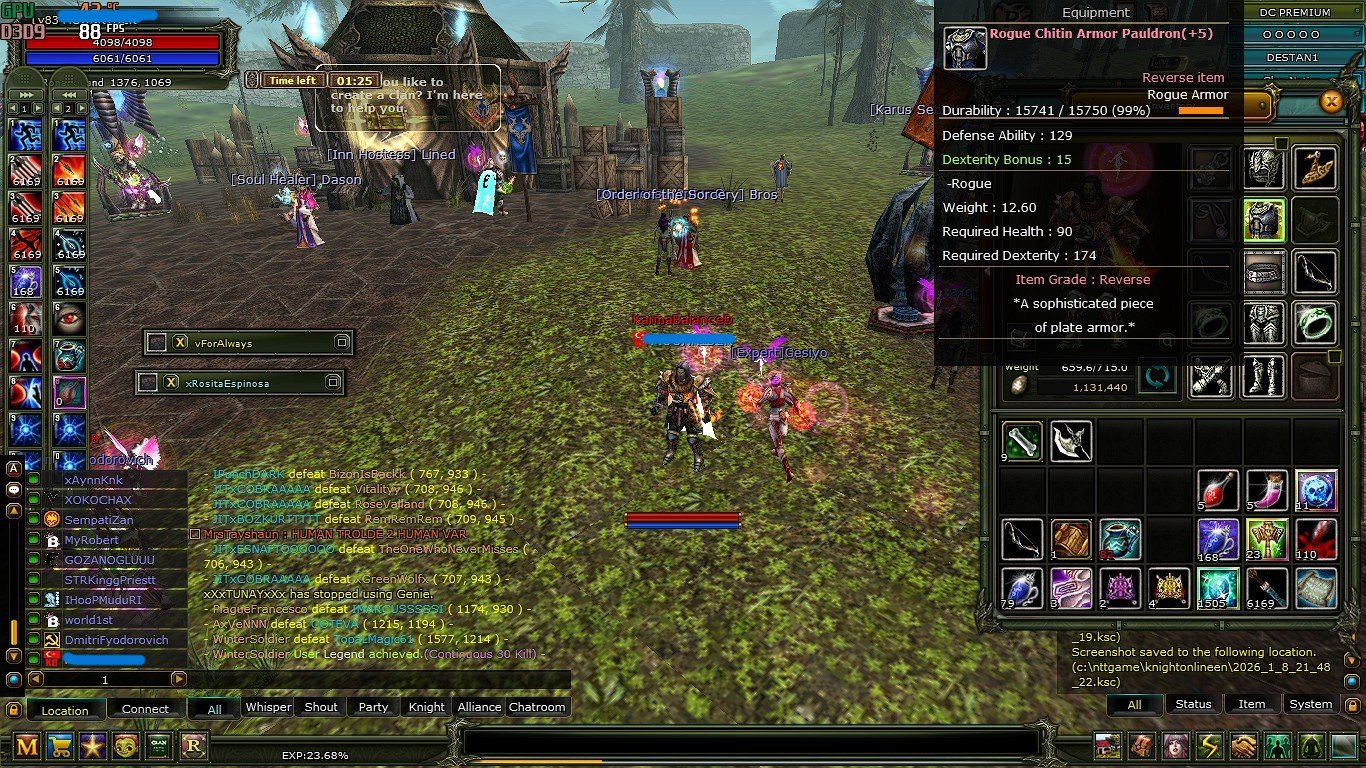Switch to the Item message tab
The height and width of the screenshot is (768, 1366).
1251,704
